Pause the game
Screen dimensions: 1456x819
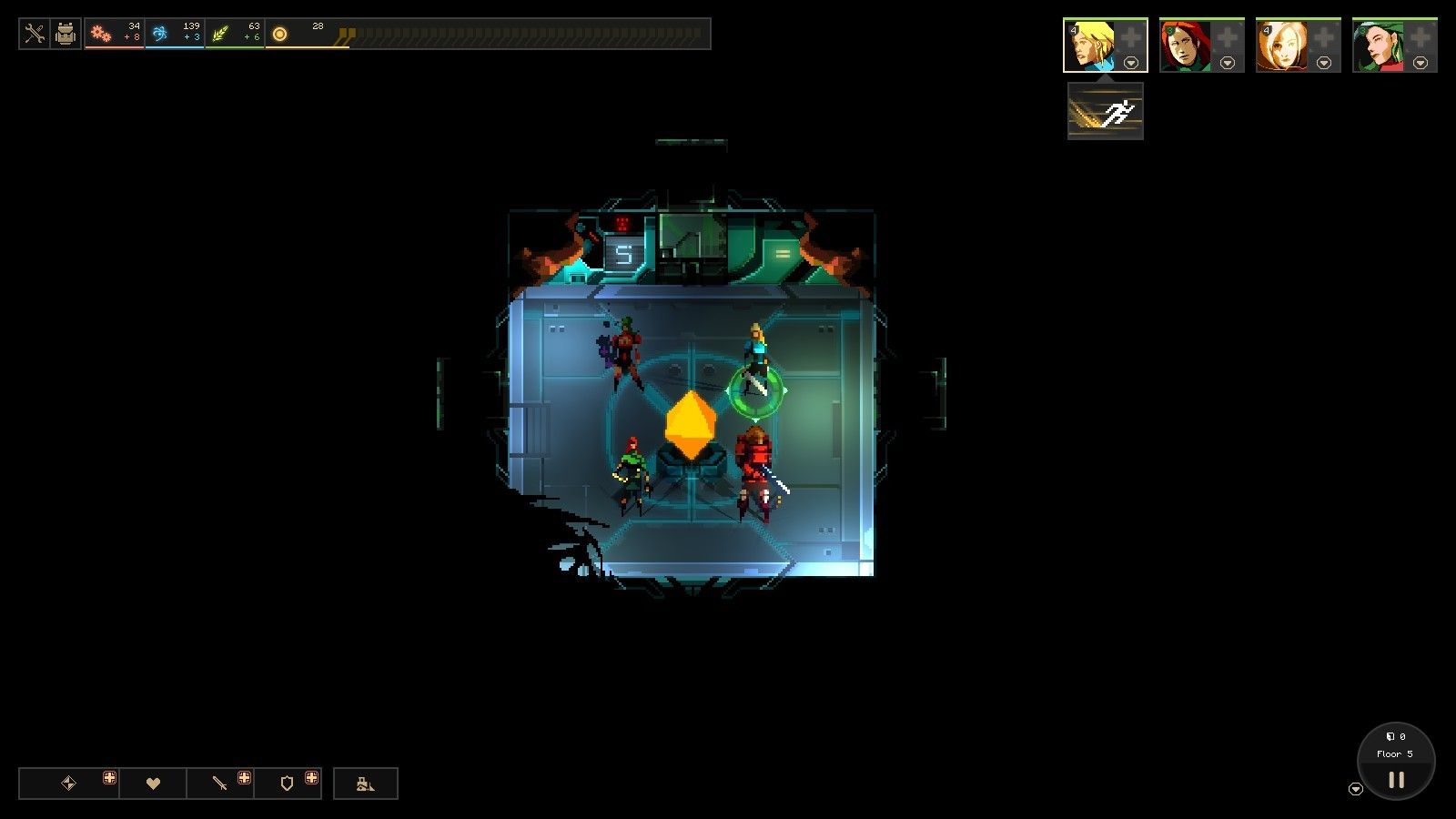(x=1396, y=780)
